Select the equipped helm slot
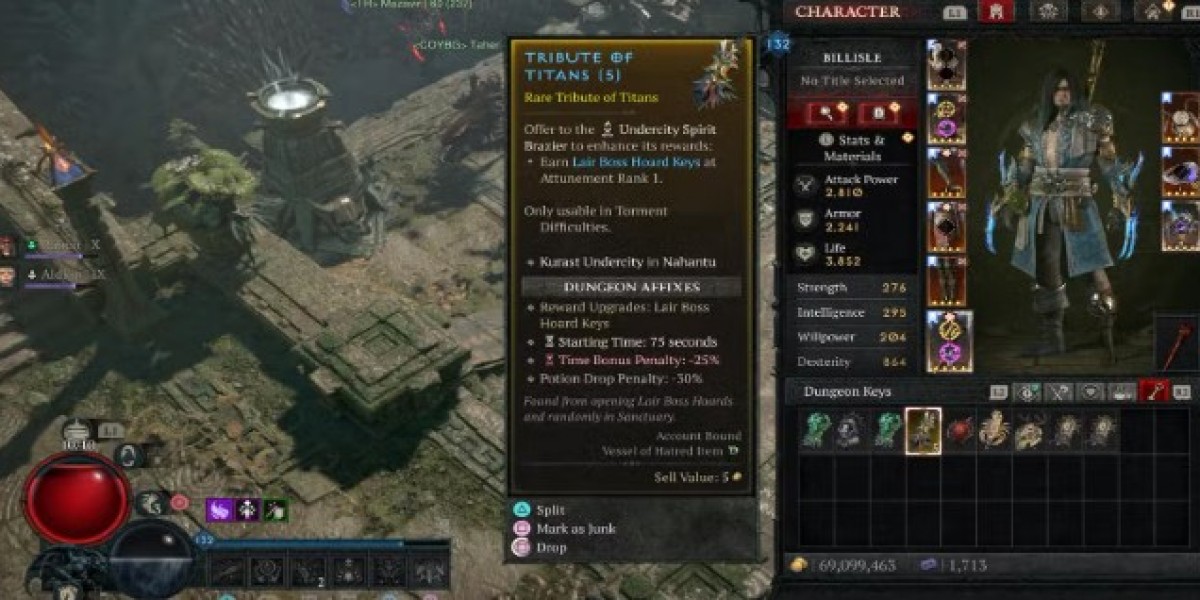This screenshot has width=1200, height=600. (946, 65)
